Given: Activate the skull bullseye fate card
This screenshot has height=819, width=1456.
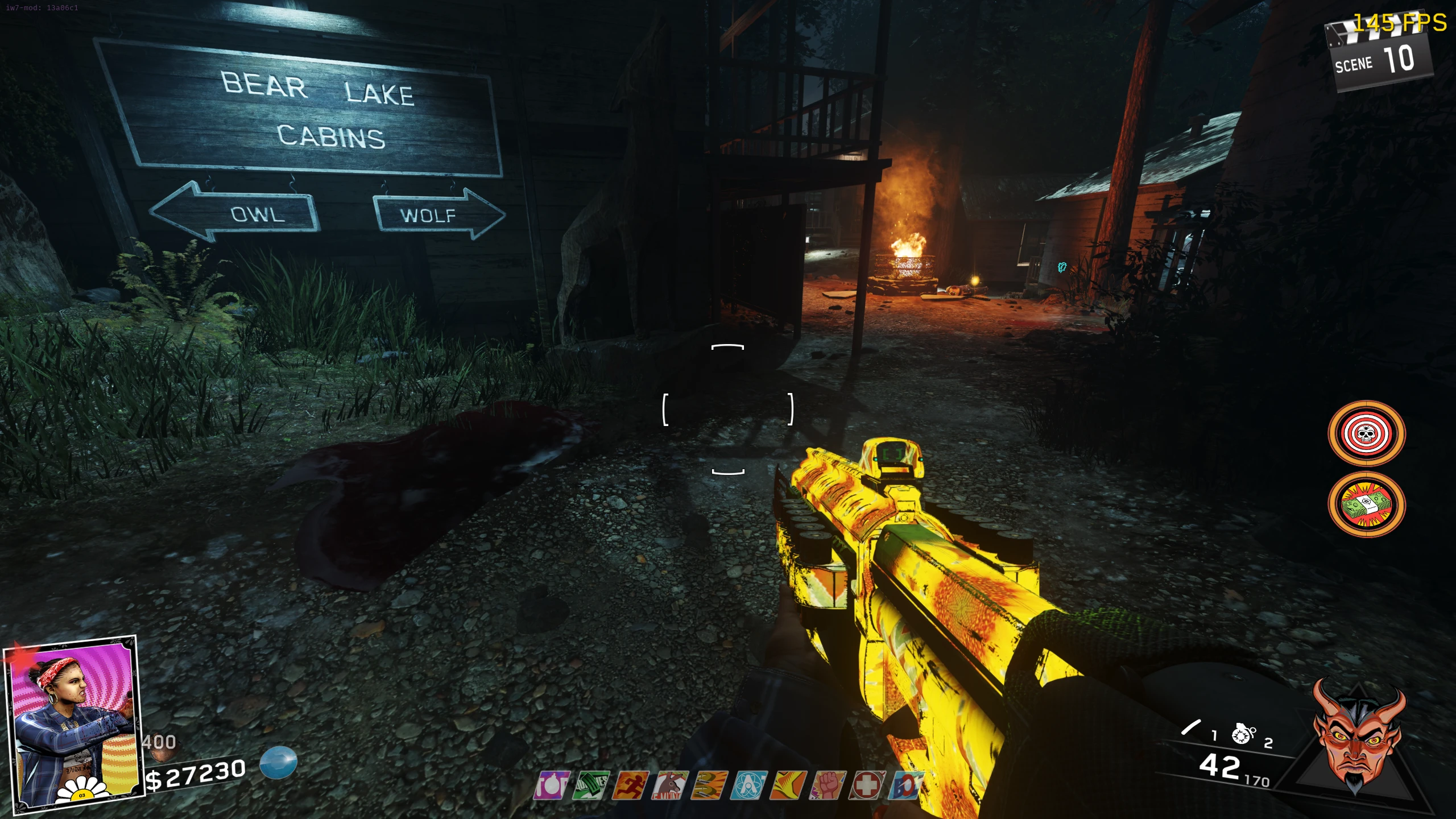Looking at the screenshot, I should coord(1366,434).
